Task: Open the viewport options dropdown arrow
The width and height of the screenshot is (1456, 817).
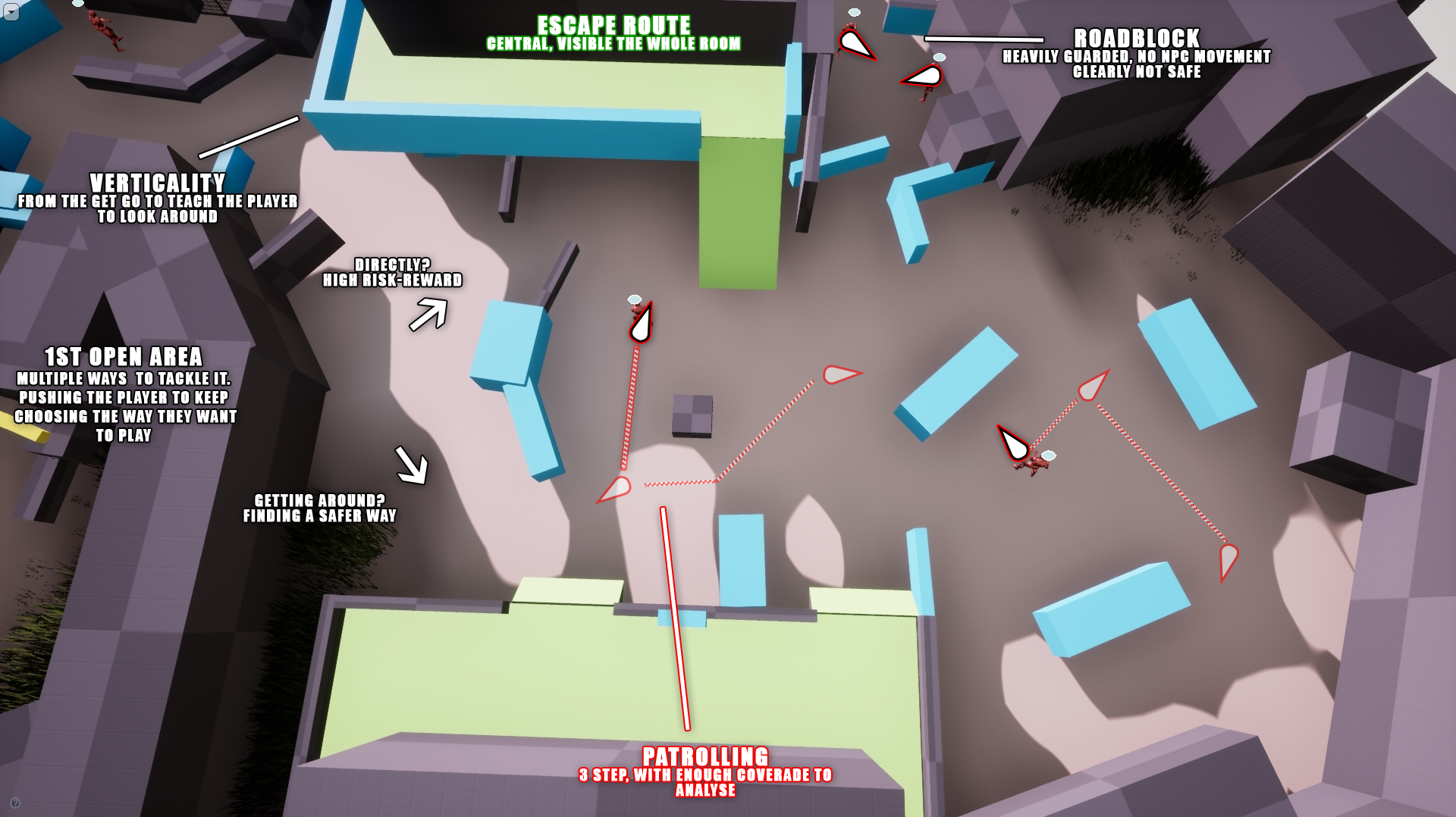Action: (11, 11)
